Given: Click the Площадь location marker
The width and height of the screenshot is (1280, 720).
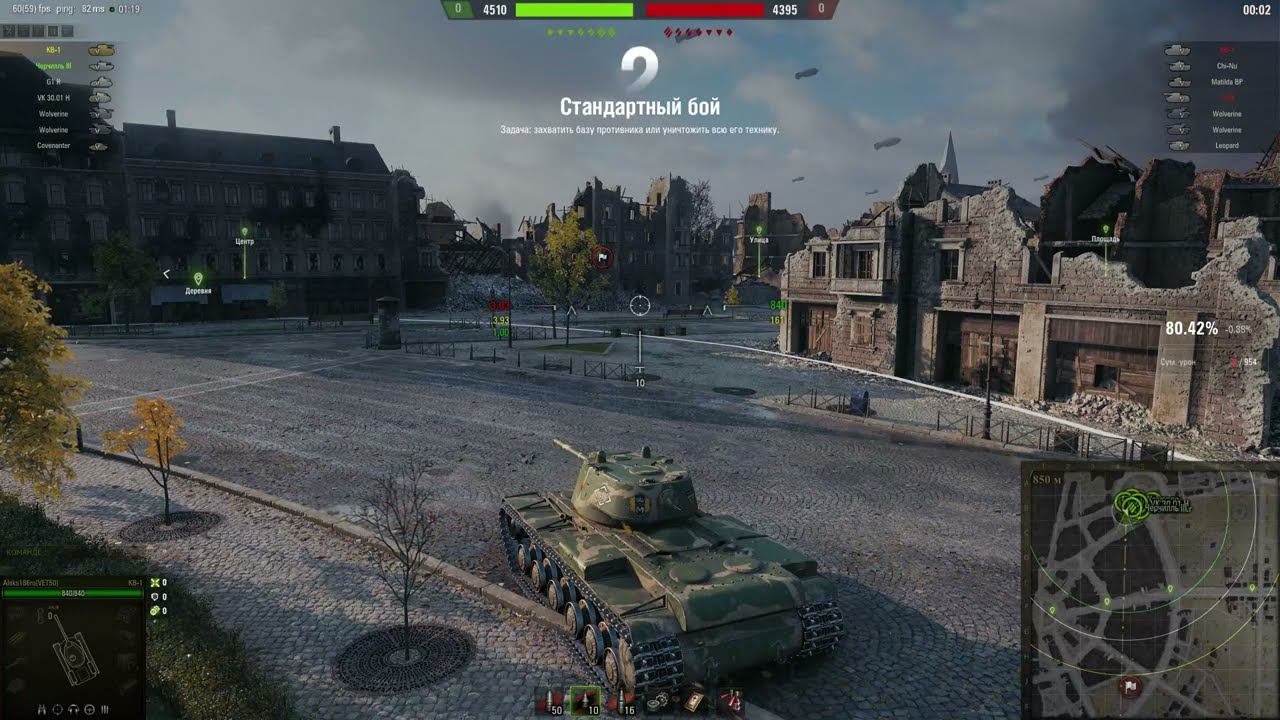Looking at the screenshot, I should 1106,233.
